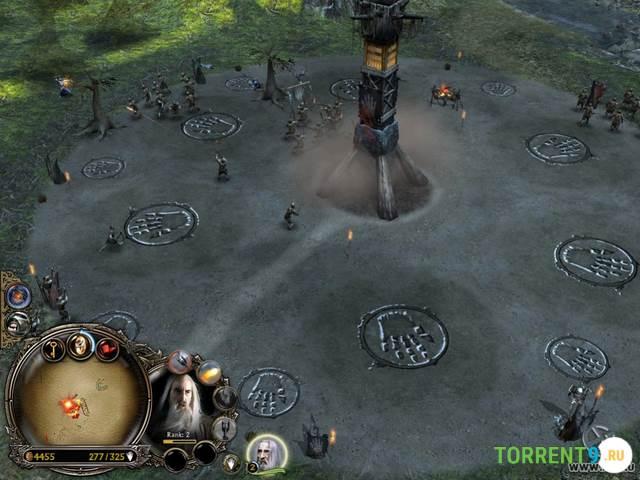
Task: Click the helmet icon on left edge
Action: pos(17,322)
